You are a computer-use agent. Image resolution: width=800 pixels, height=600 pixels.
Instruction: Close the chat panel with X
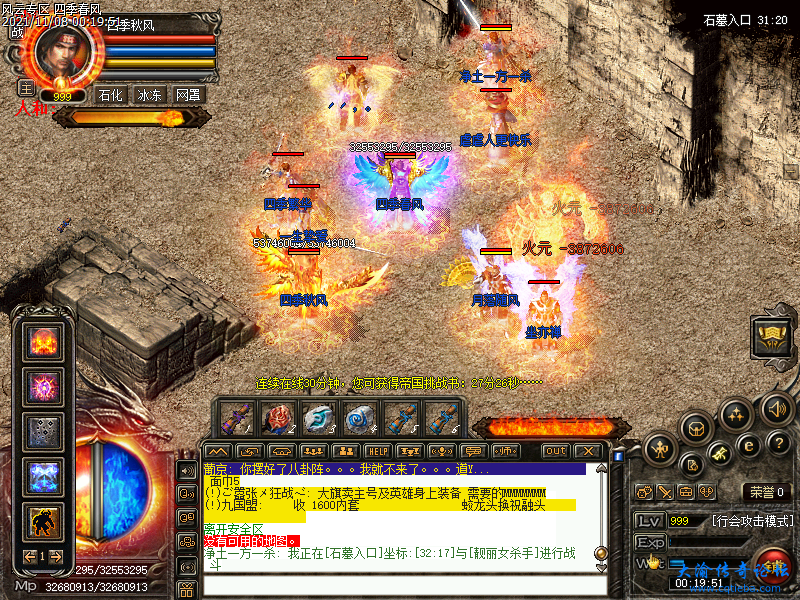pos(588,451)
